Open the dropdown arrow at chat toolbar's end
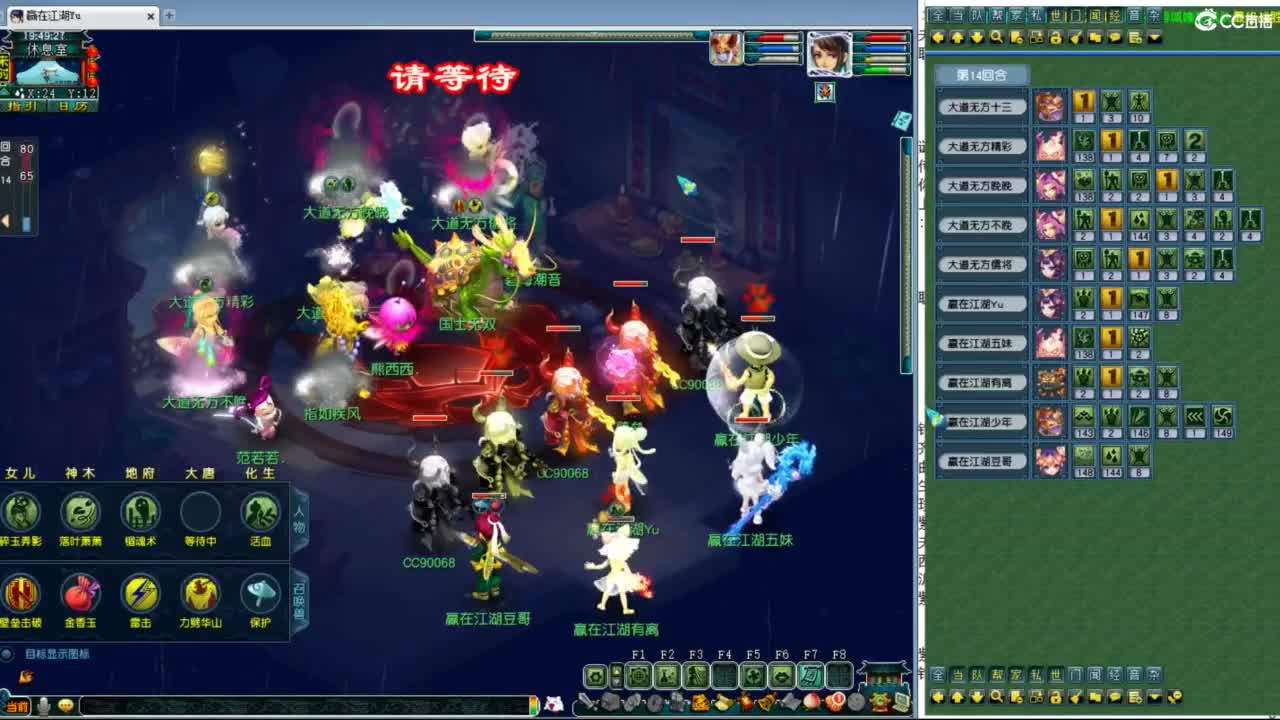Image resolution: width=1280 pixels, height=720 pixels. coord(1154,36)
